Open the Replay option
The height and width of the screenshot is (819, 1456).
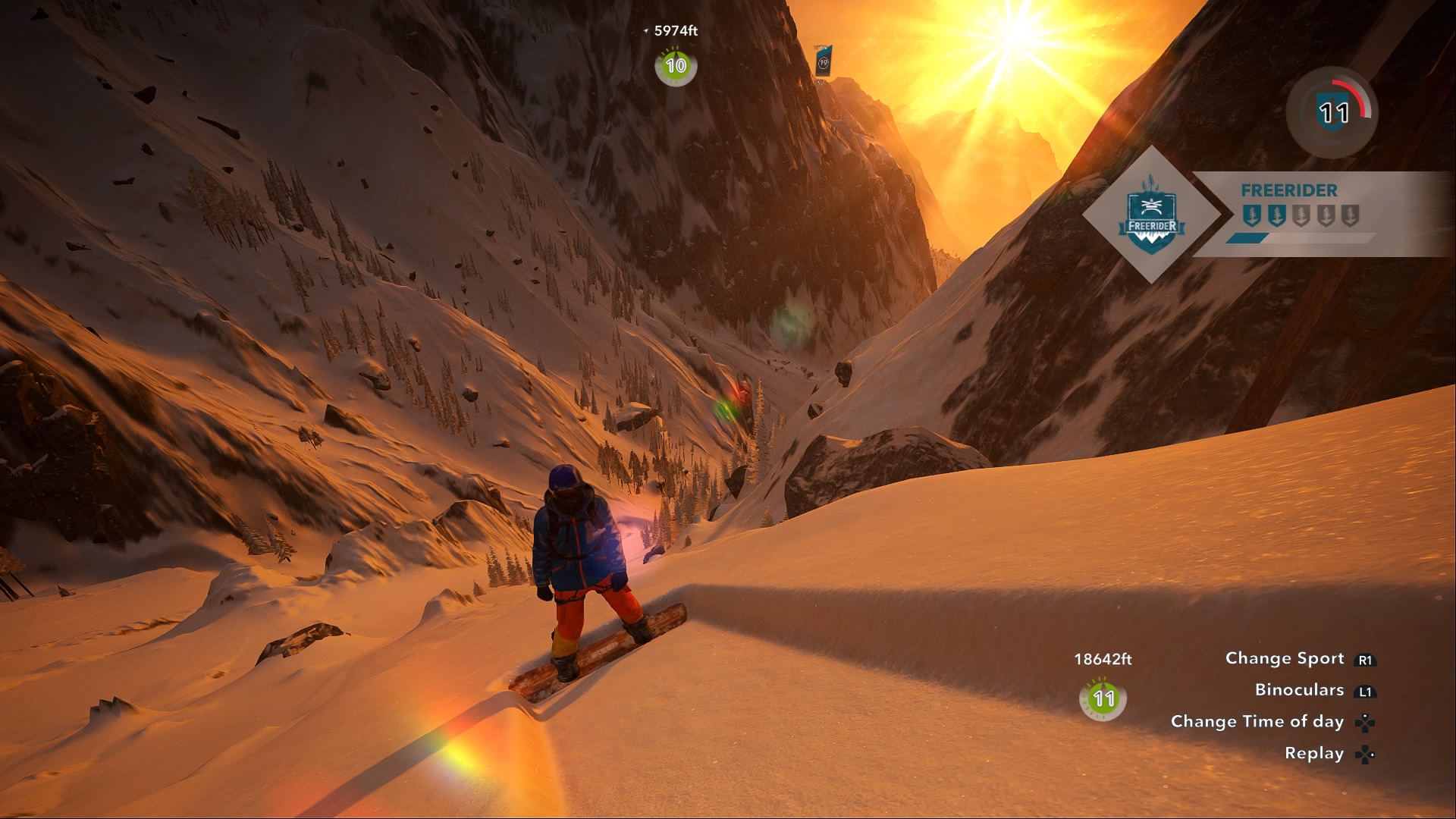[x=1314, y=753]
